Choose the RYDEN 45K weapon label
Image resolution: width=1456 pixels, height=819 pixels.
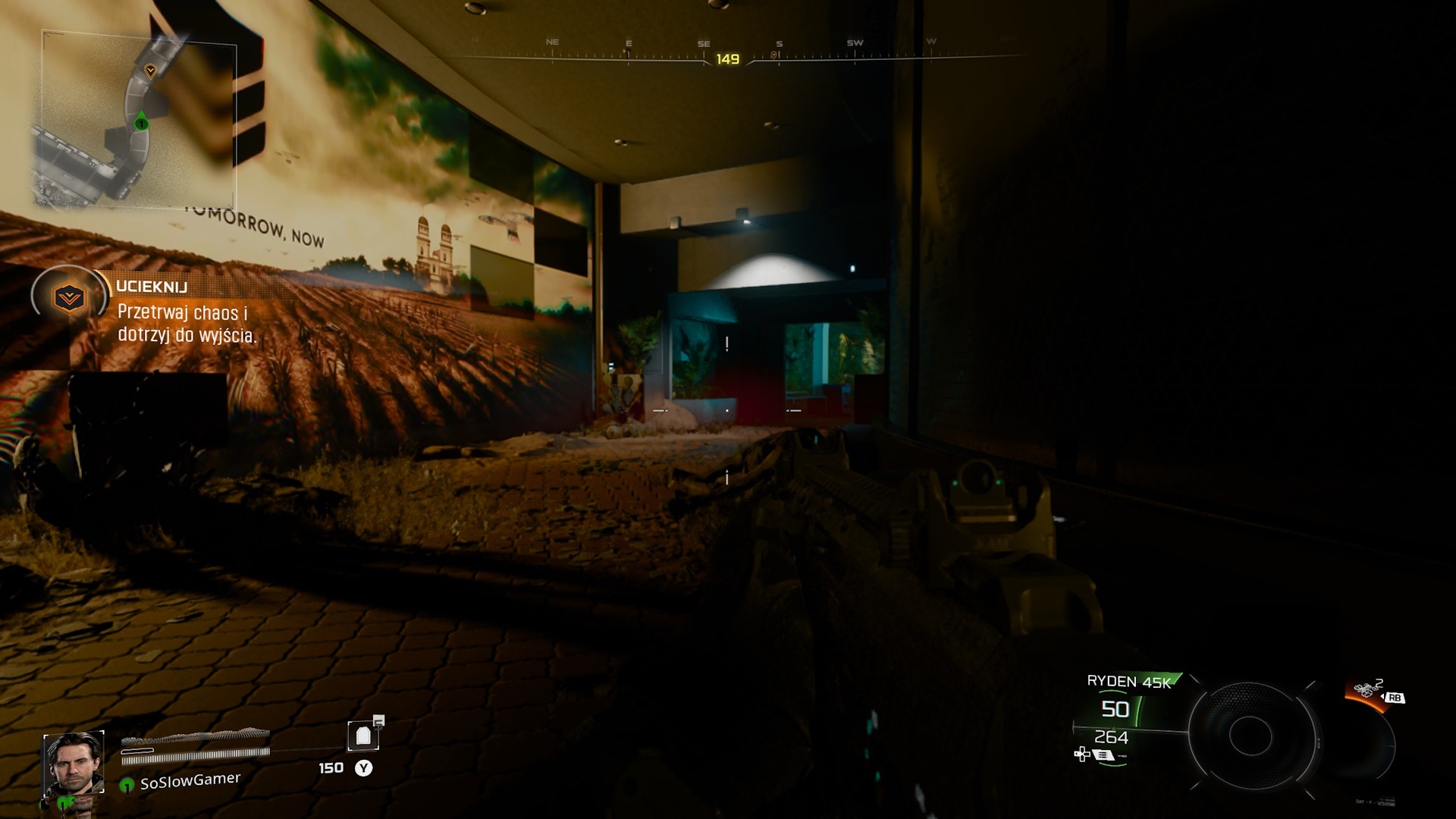1129,681
